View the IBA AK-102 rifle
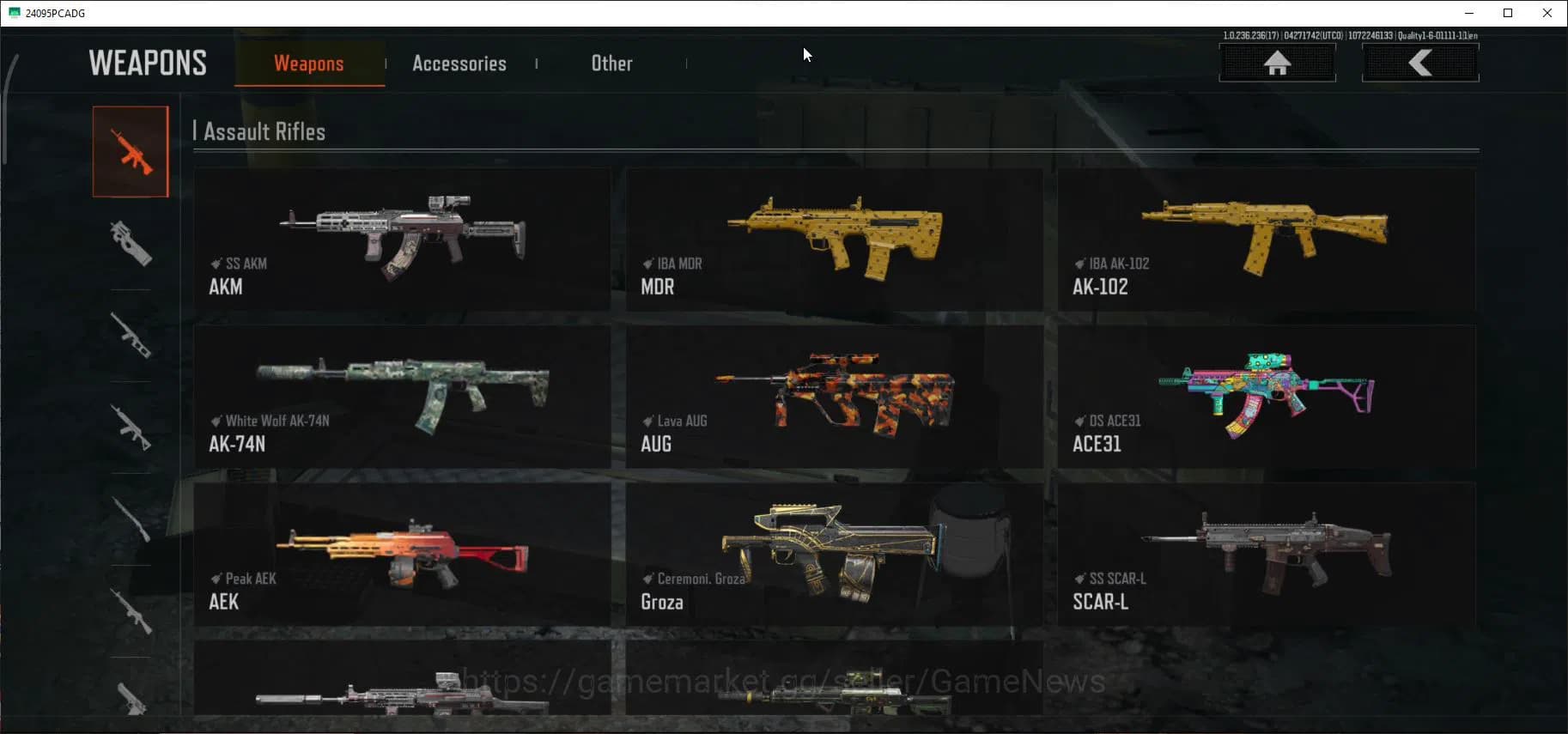Viewport: 1568px width, 734px height. click(1267, 240)
